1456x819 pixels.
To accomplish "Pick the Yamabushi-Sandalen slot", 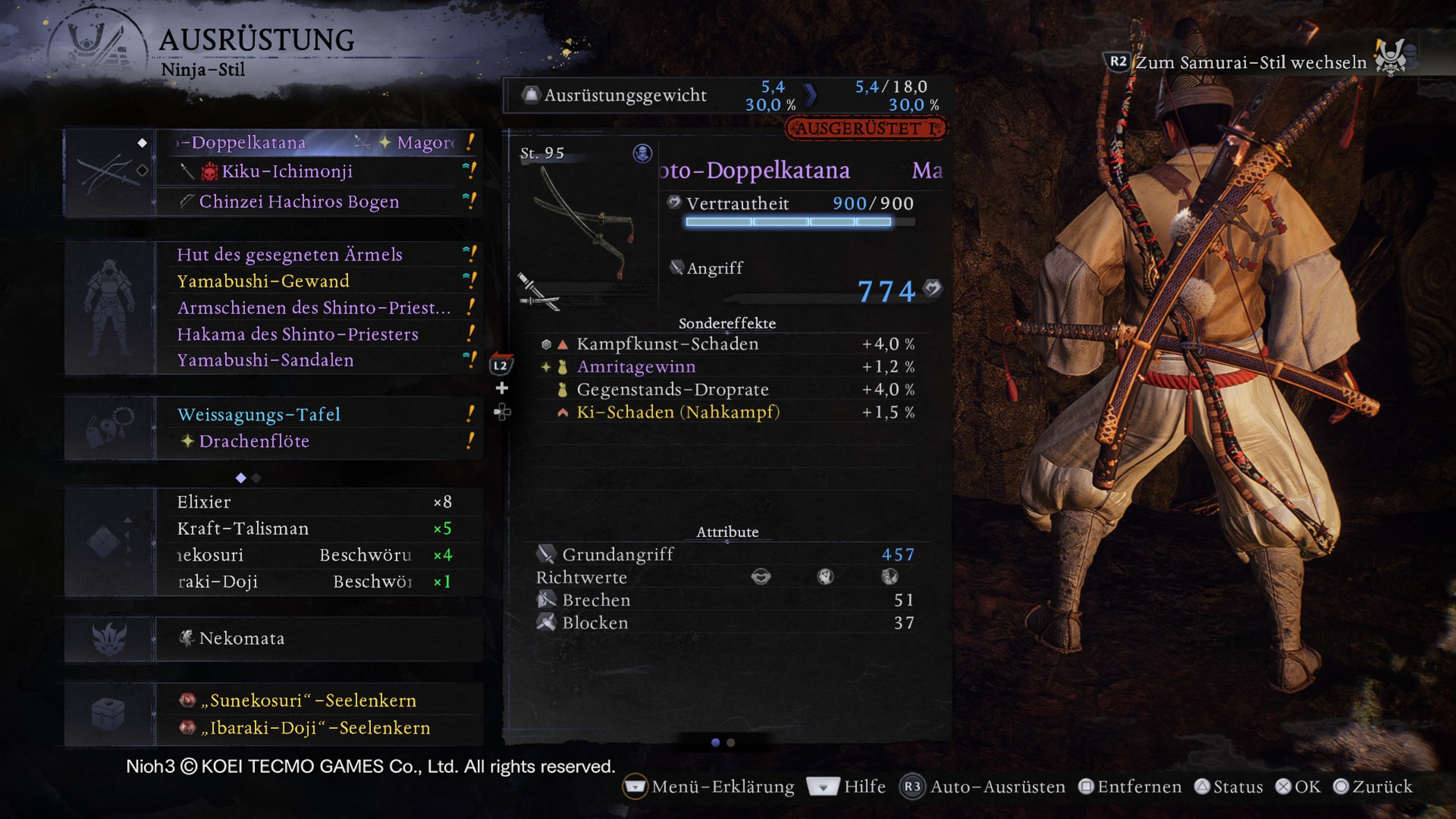I will click(318, 360).
